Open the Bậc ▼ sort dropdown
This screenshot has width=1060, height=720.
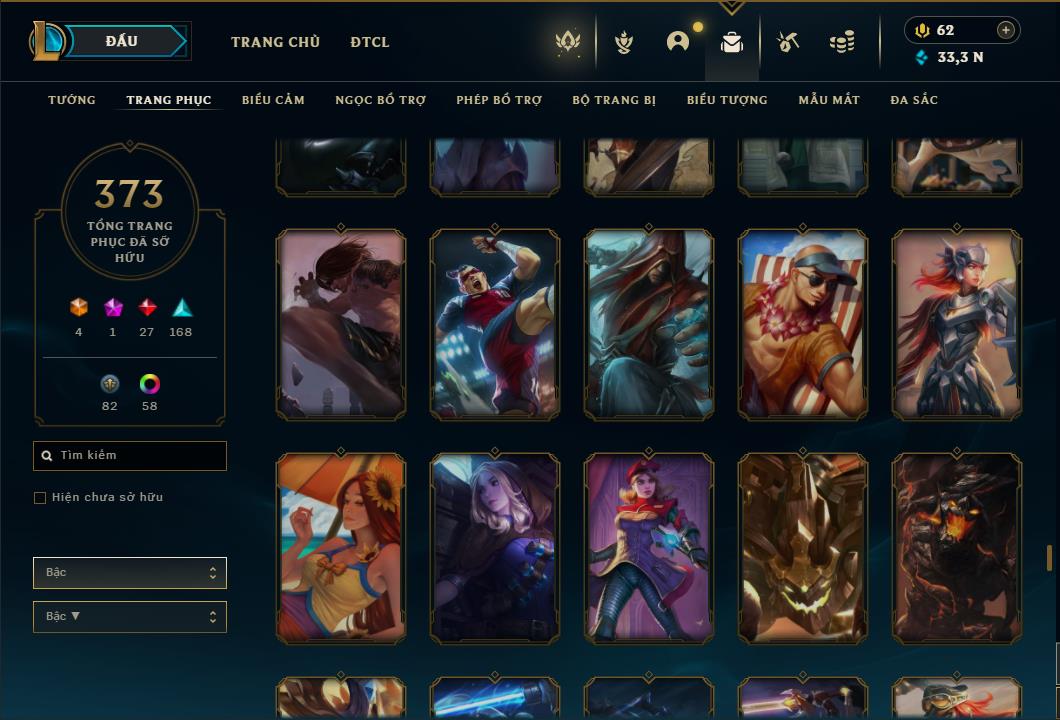coord(130,617)
